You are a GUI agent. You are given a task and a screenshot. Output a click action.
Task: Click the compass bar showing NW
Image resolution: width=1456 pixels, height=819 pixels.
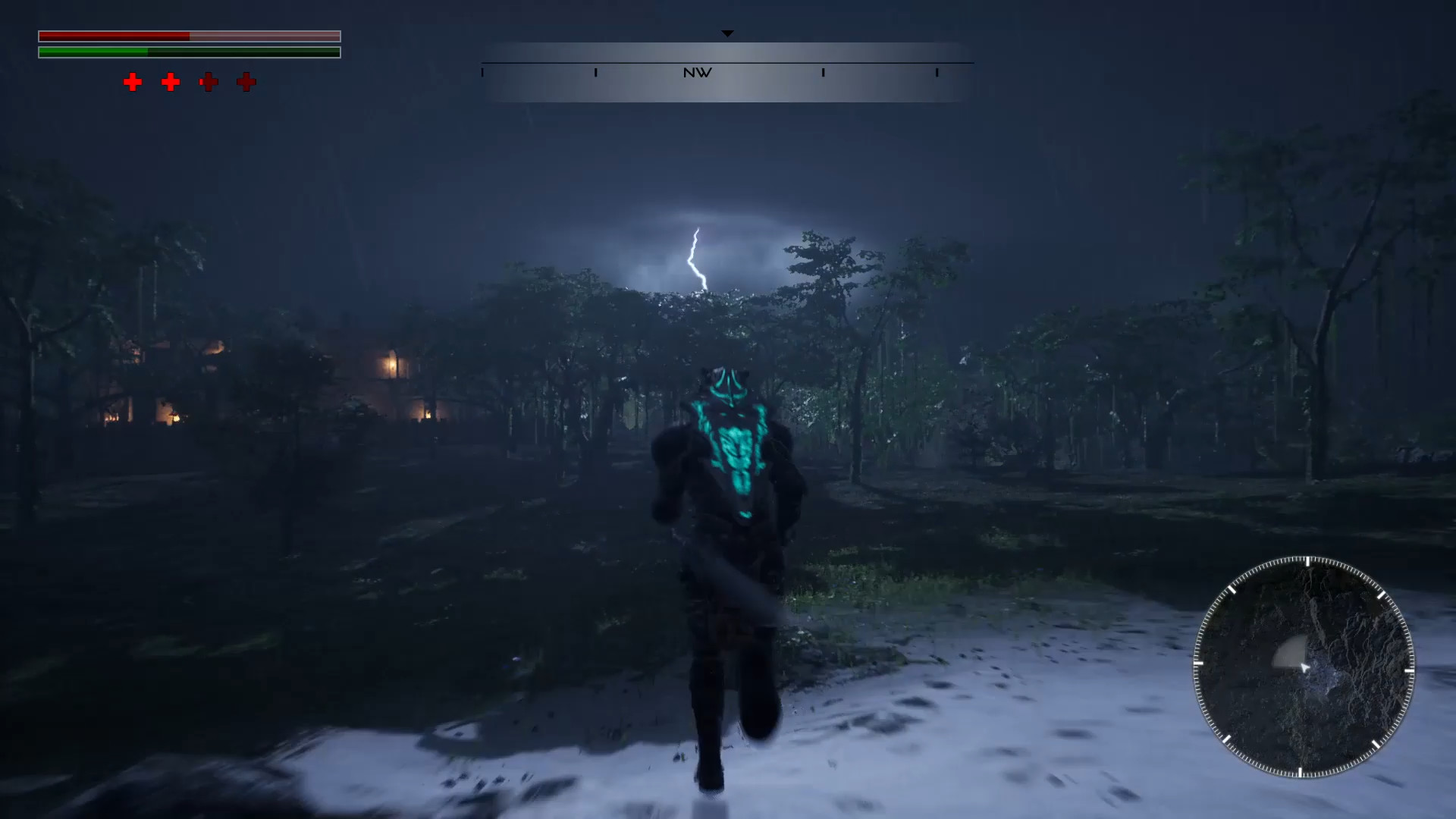coord(727,73)
